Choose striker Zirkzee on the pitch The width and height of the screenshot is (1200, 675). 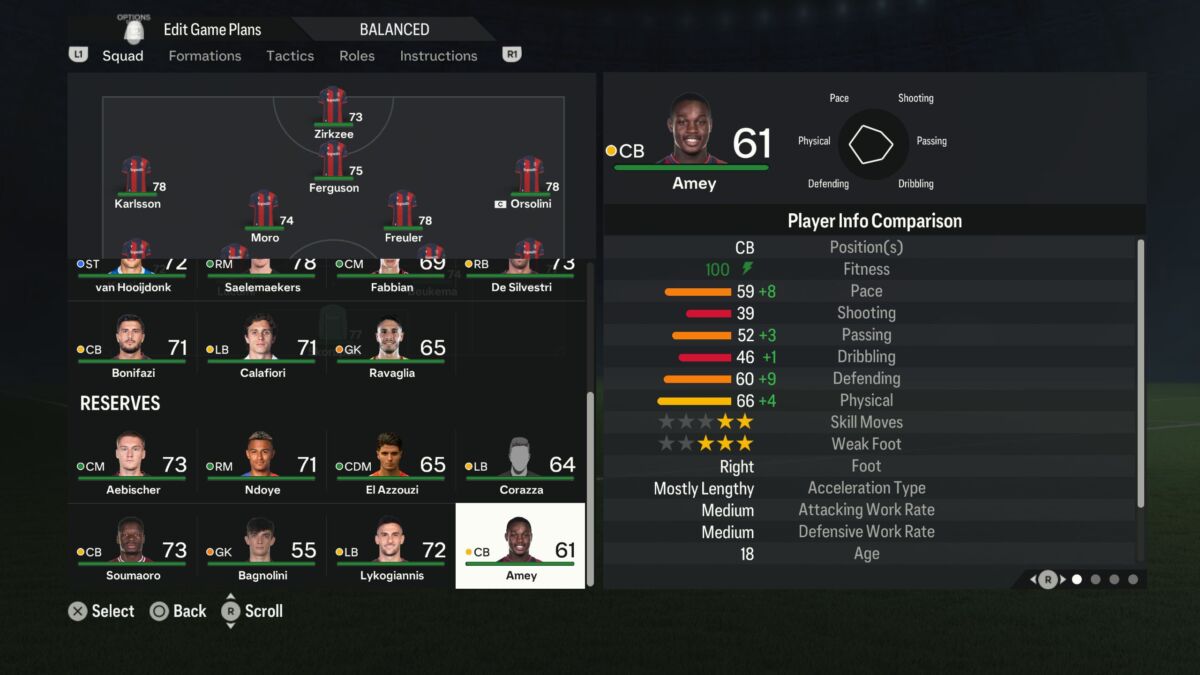[x=333, y=110]
